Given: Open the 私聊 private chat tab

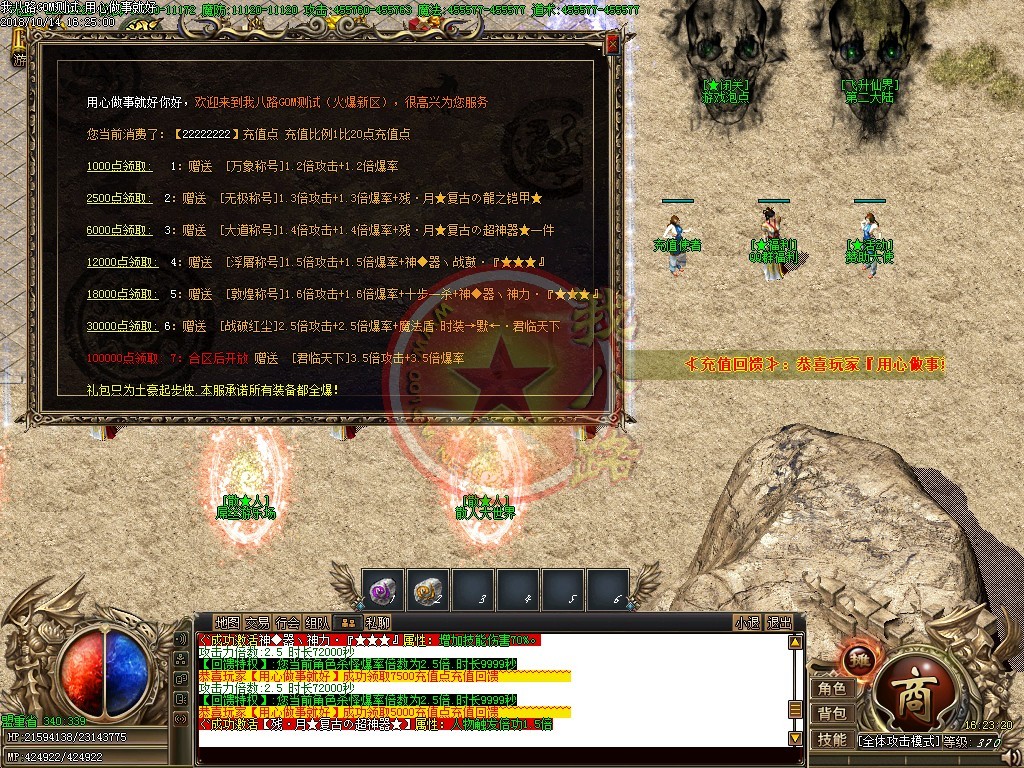Looking at the screenshot, I should click(x=377, y=622).
